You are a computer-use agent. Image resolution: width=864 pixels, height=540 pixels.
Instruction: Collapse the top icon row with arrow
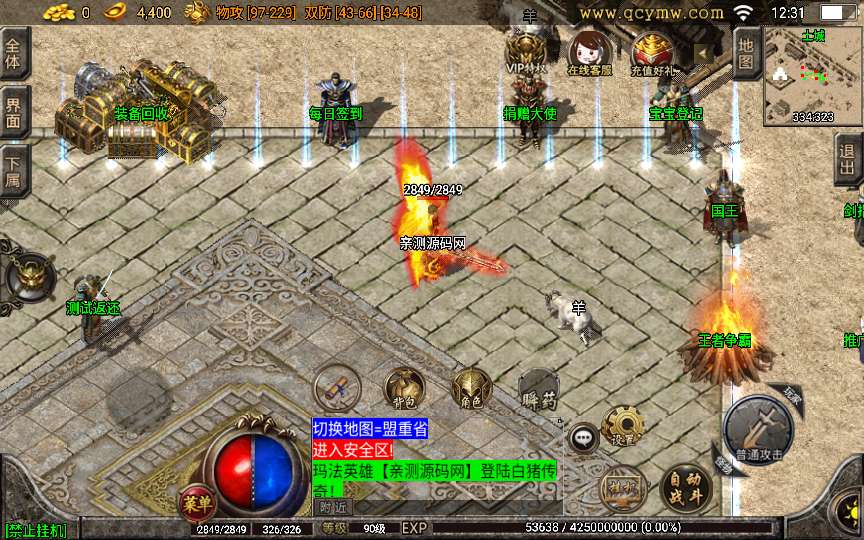point(704,53)
